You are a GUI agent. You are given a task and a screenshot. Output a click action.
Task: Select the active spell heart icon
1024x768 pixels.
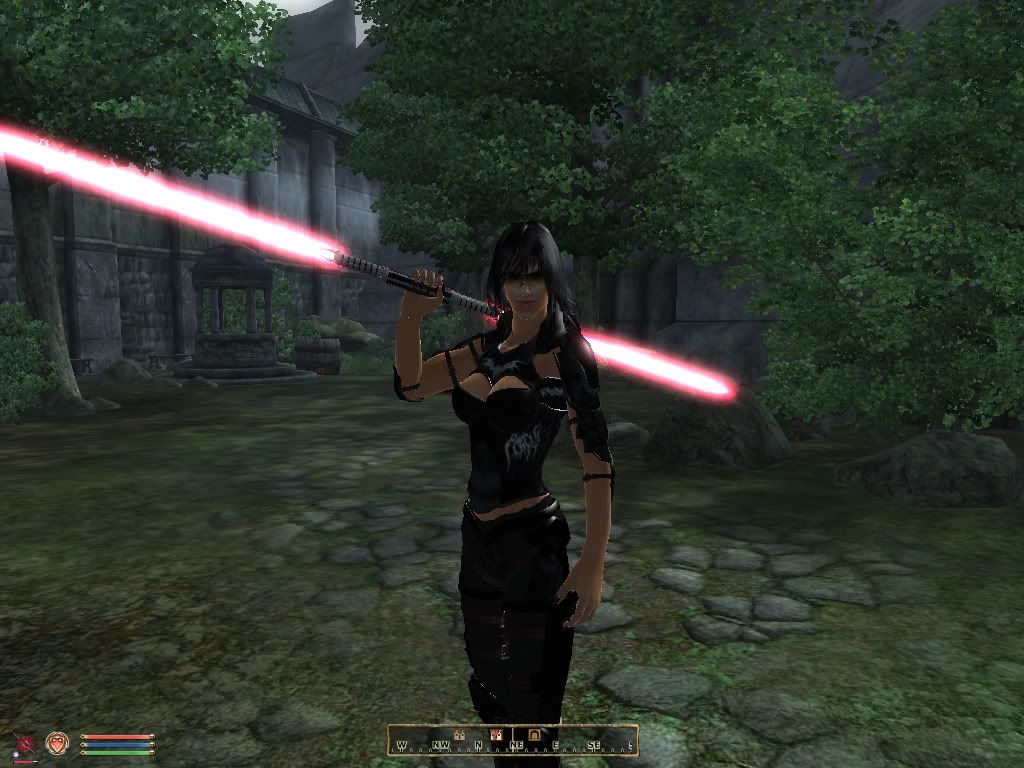coord(57,743)
